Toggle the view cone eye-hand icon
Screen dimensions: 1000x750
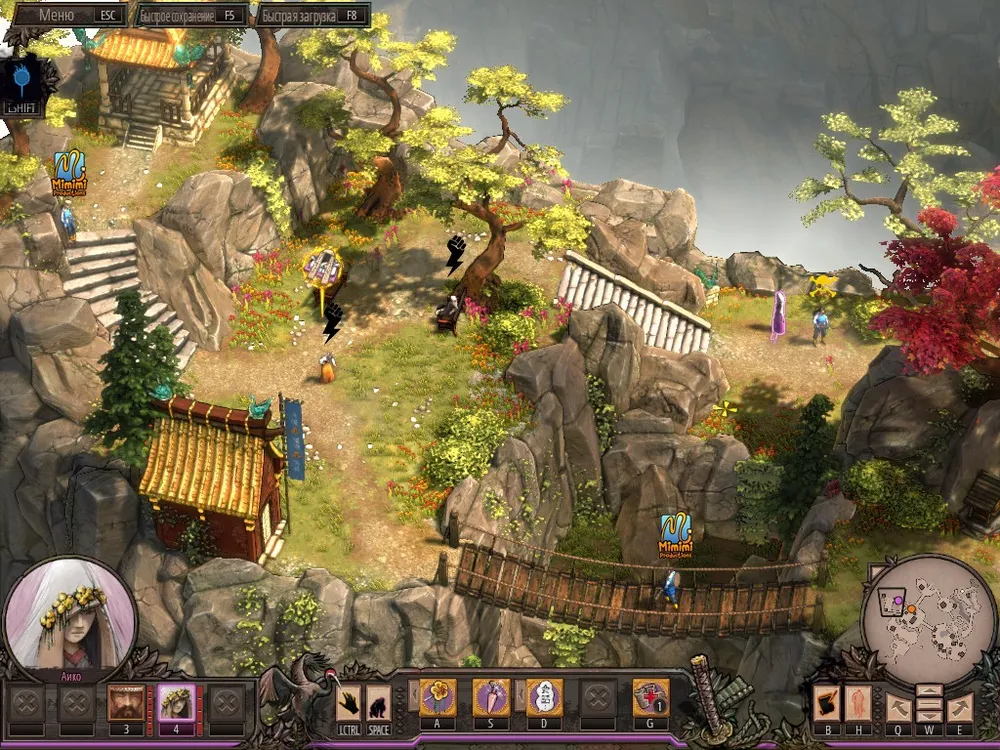[x=825, y=703]
